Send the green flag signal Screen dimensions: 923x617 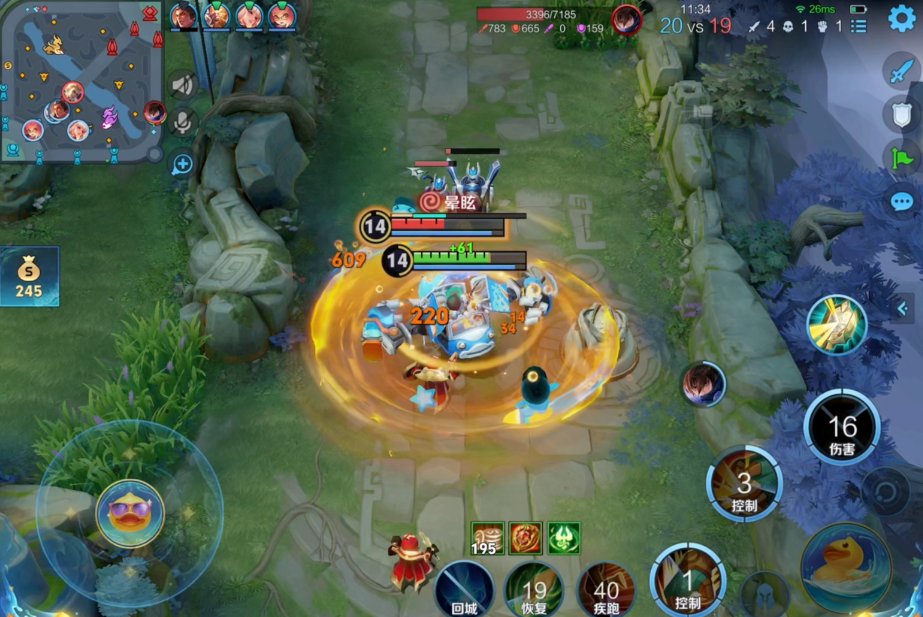click(x=901, y=157)
